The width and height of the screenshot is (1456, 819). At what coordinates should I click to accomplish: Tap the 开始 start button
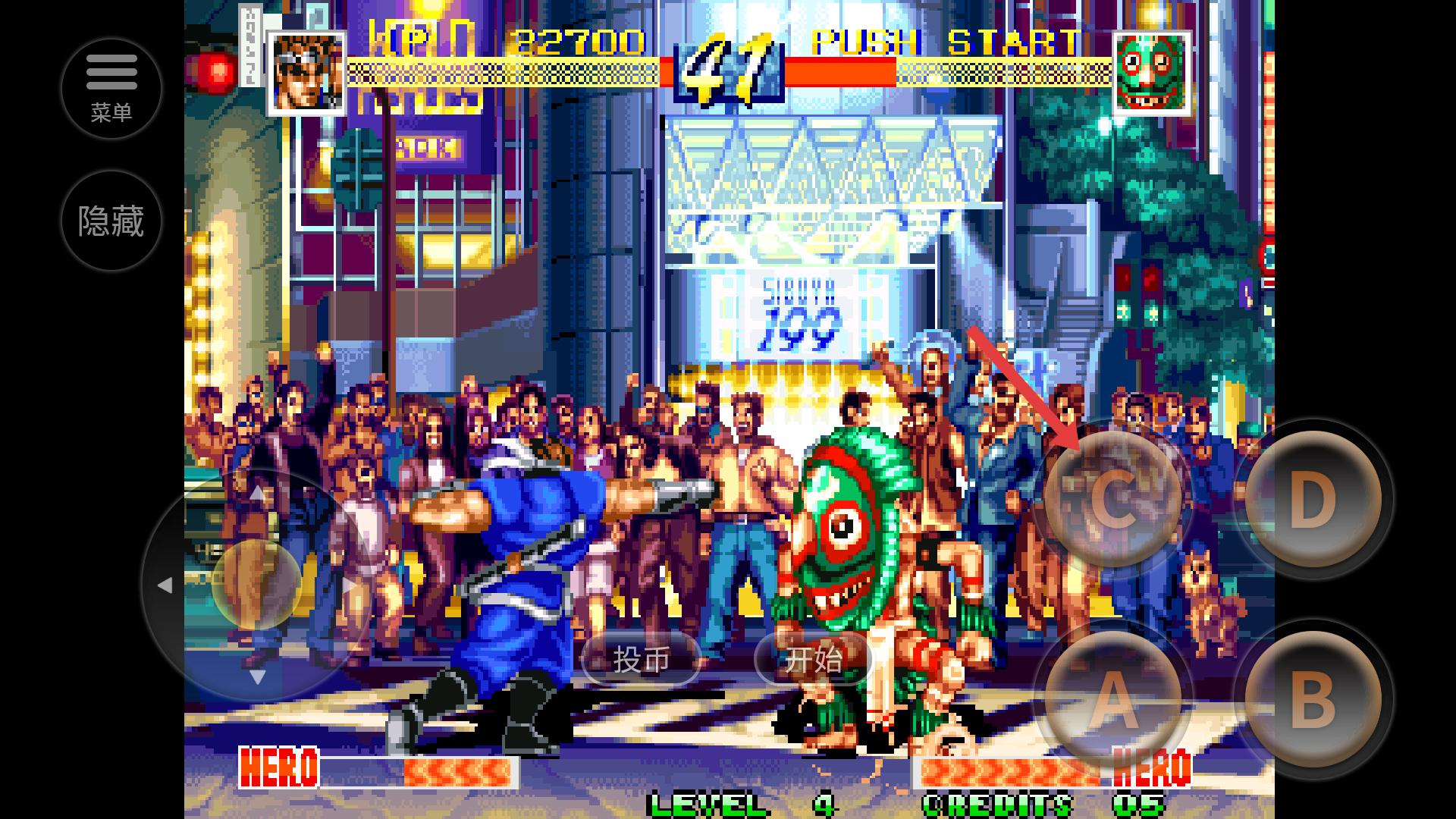click(813, 660)
